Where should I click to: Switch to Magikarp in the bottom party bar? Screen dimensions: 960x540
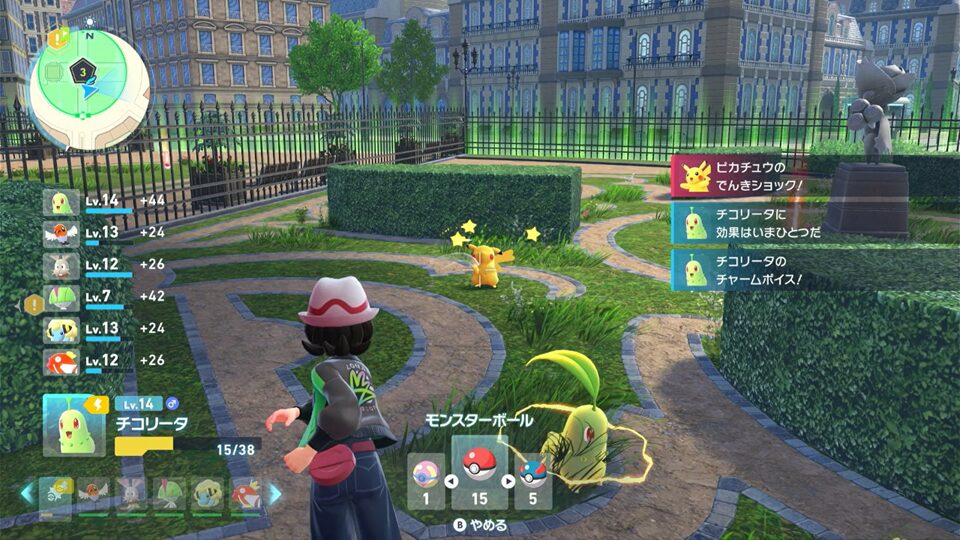247,494
